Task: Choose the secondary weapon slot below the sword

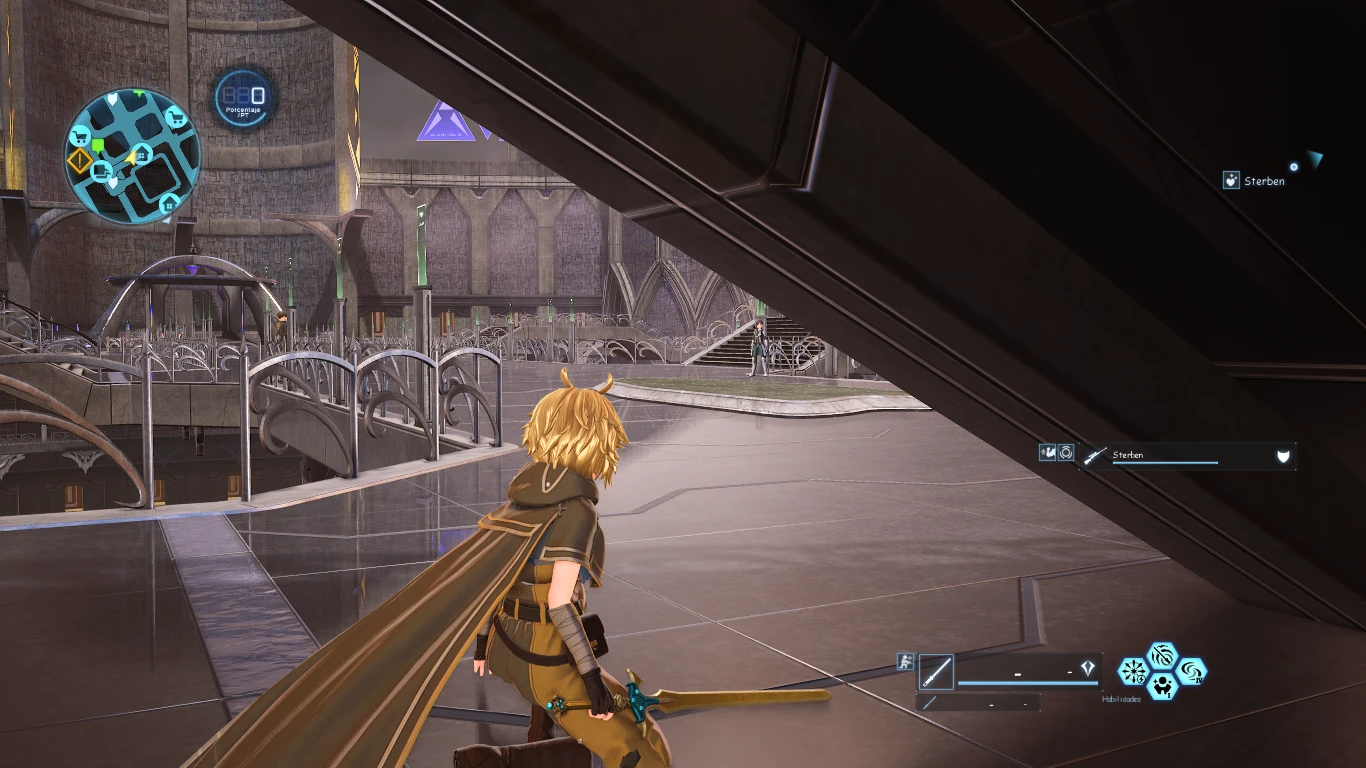Action: (x=977, y=703)
